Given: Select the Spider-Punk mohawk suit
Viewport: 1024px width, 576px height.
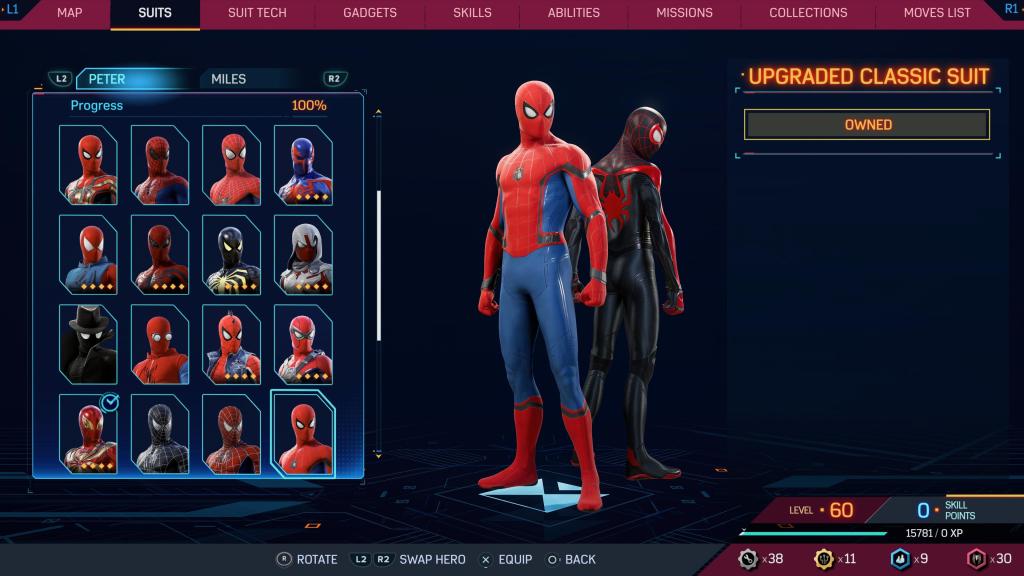Looking at the screenshot, I should pyautogui.click(x=231, y=344).
